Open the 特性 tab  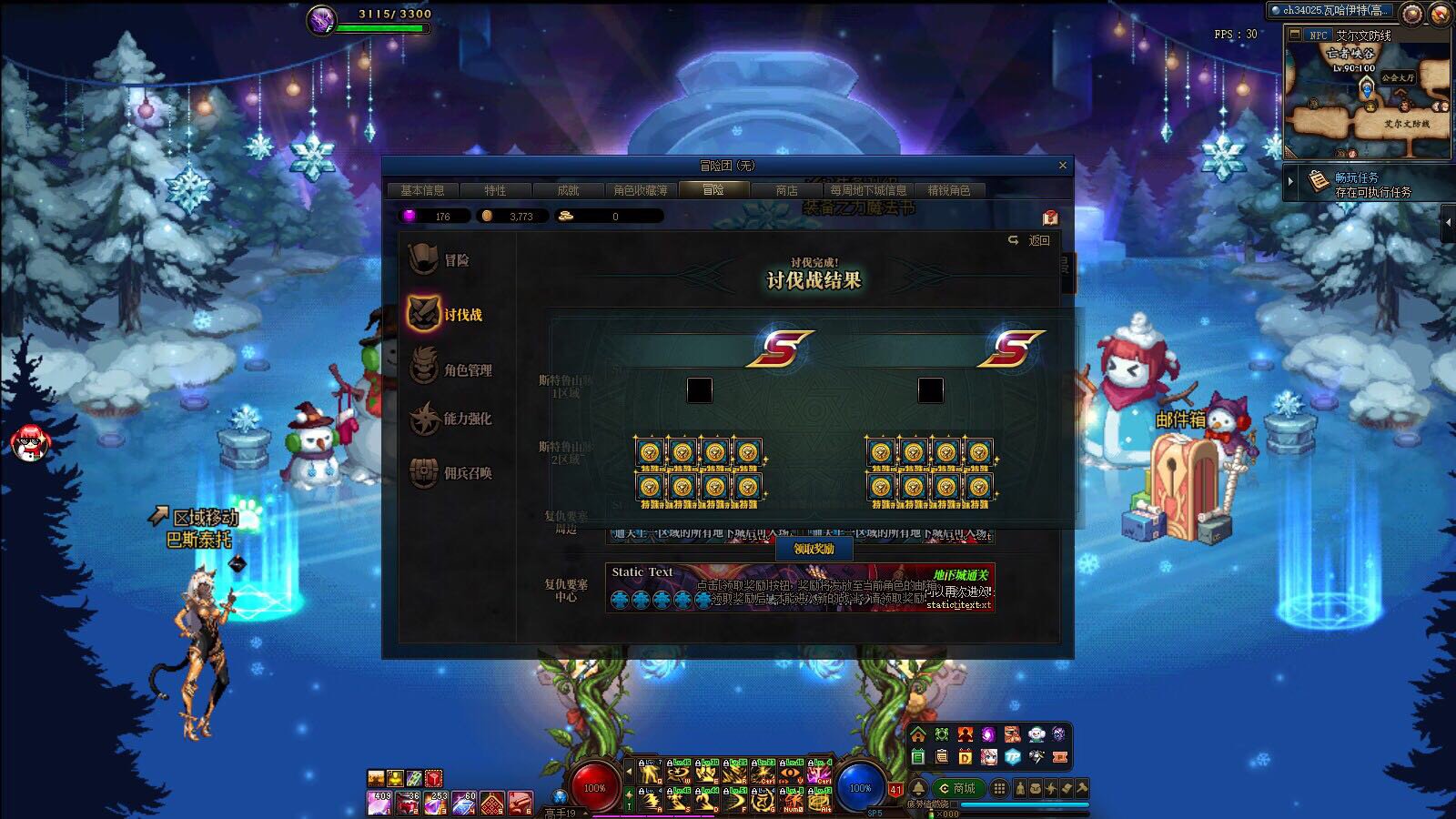click(x=495, y=190)
